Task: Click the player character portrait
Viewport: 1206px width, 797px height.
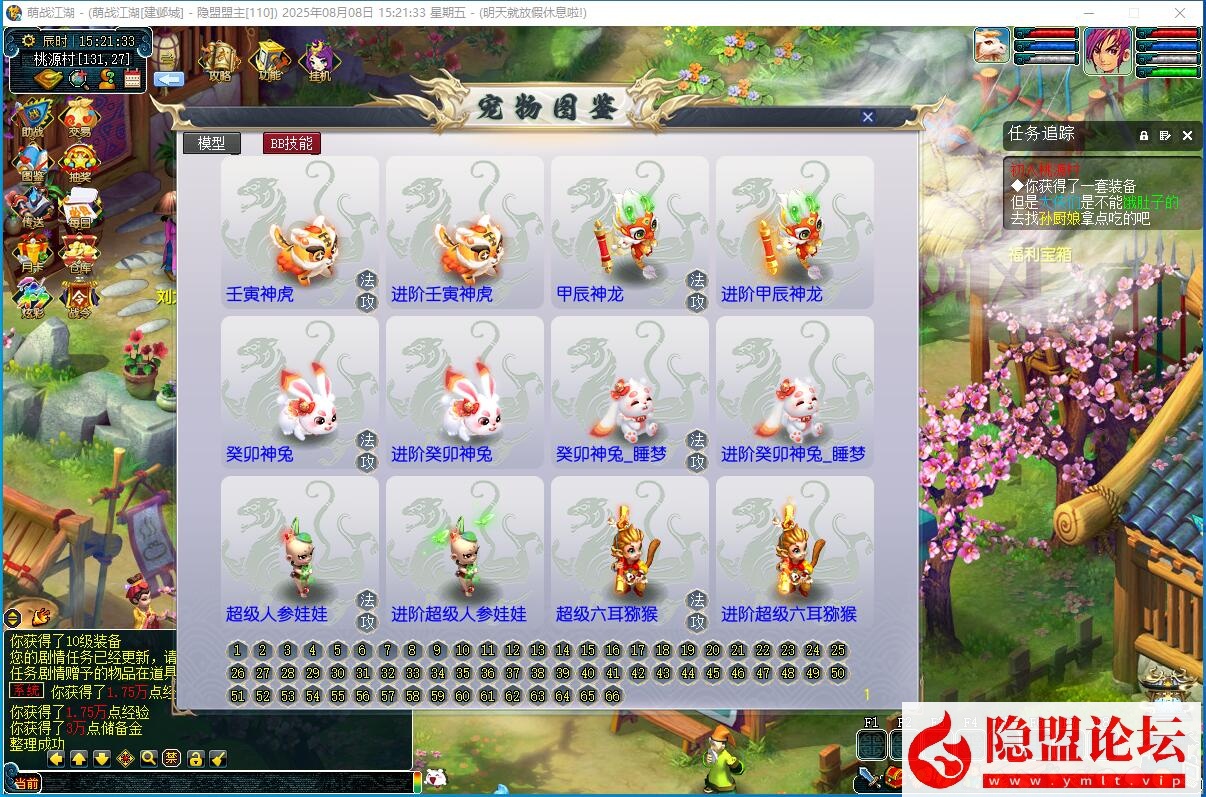Action: (x=1107, y=50)
